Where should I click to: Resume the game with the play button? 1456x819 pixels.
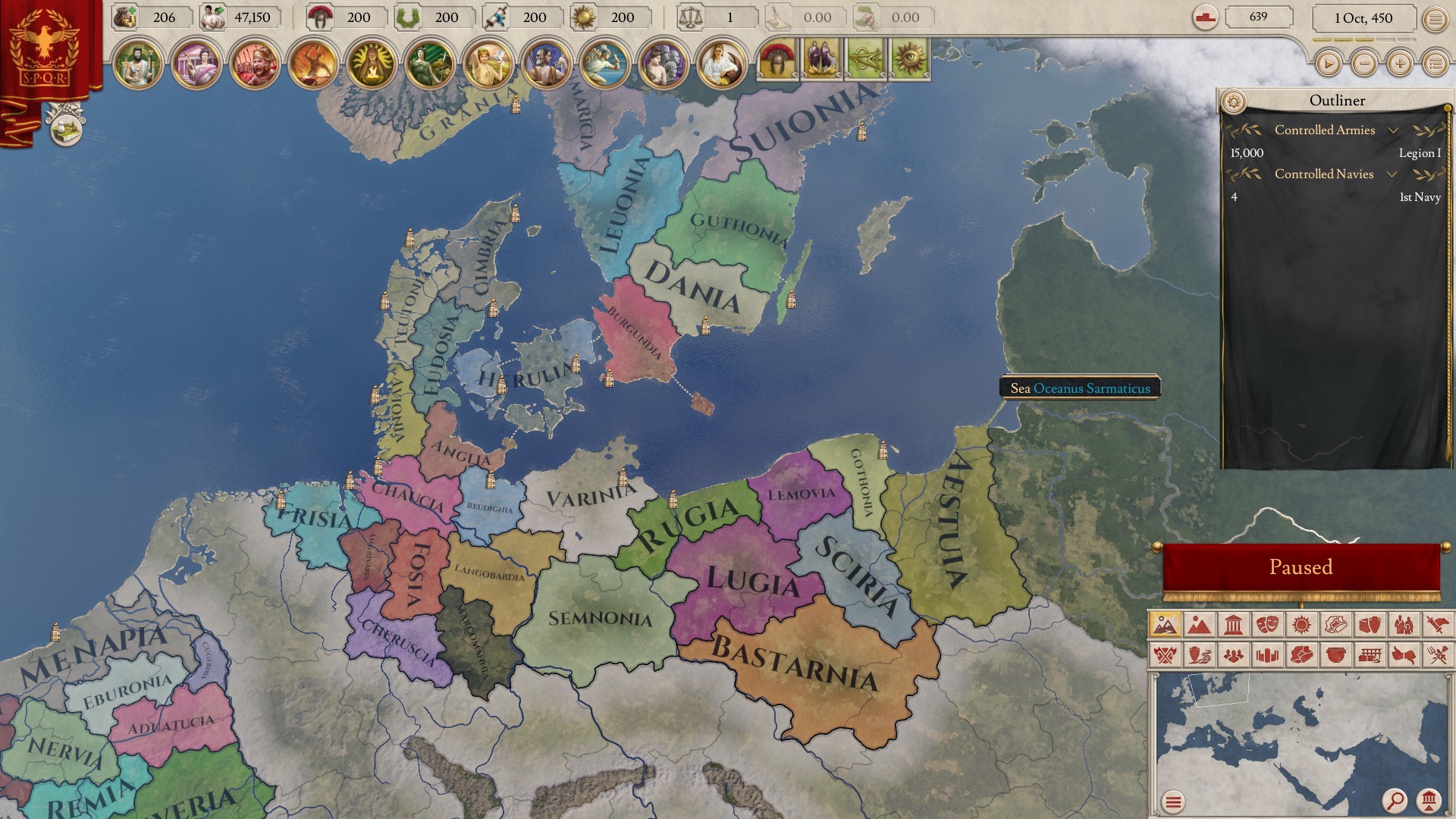coord(1328,64)
